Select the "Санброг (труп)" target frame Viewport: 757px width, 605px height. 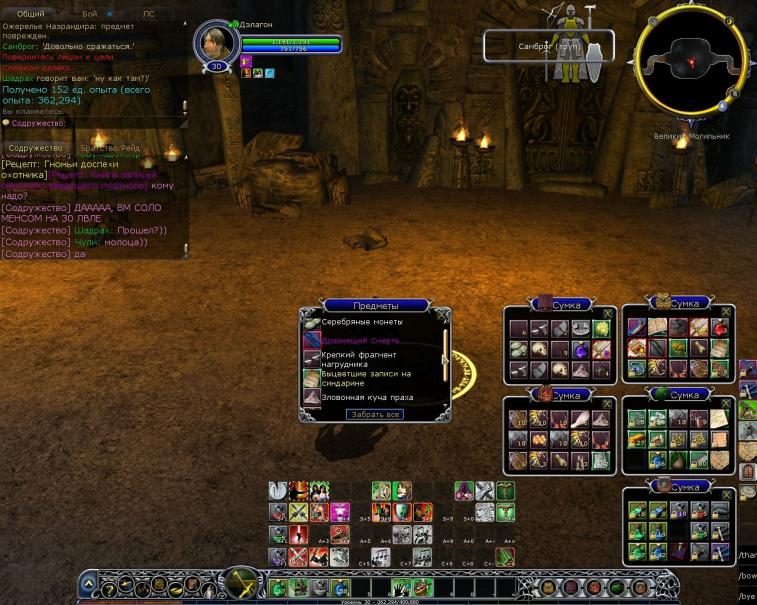[548, 46]
